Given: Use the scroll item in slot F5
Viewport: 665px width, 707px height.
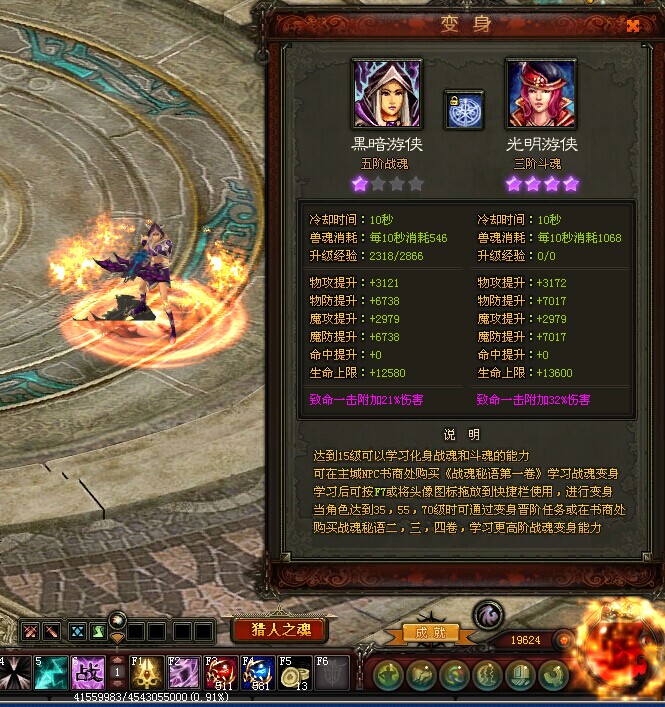Looking at the screenshot, I should click(294, 673).
